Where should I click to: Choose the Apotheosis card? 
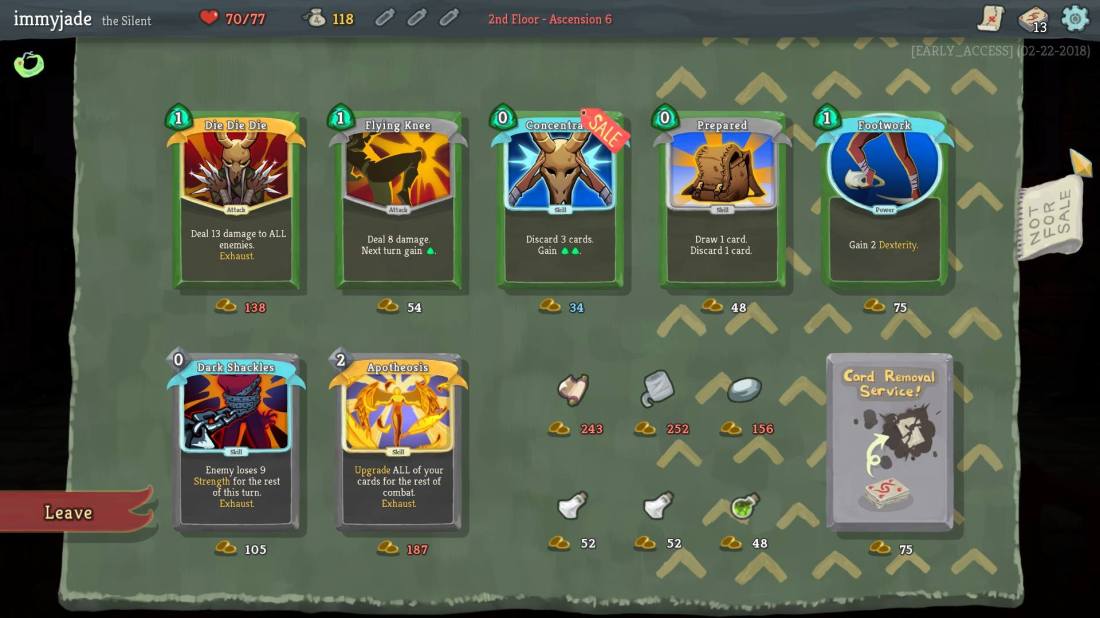pos(398,442)
